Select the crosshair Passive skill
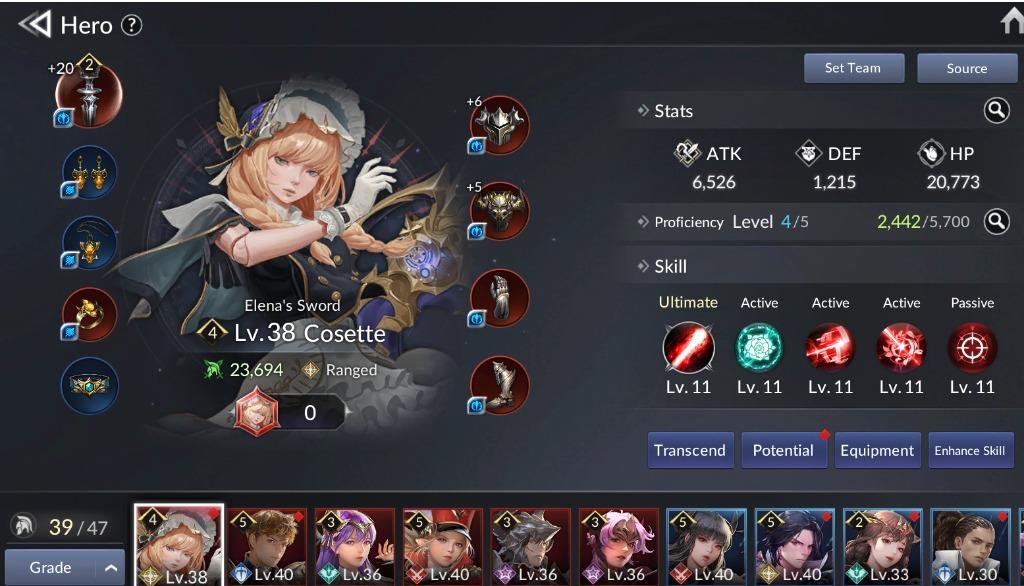The image size is (1024, 586). tap(972, 349)
